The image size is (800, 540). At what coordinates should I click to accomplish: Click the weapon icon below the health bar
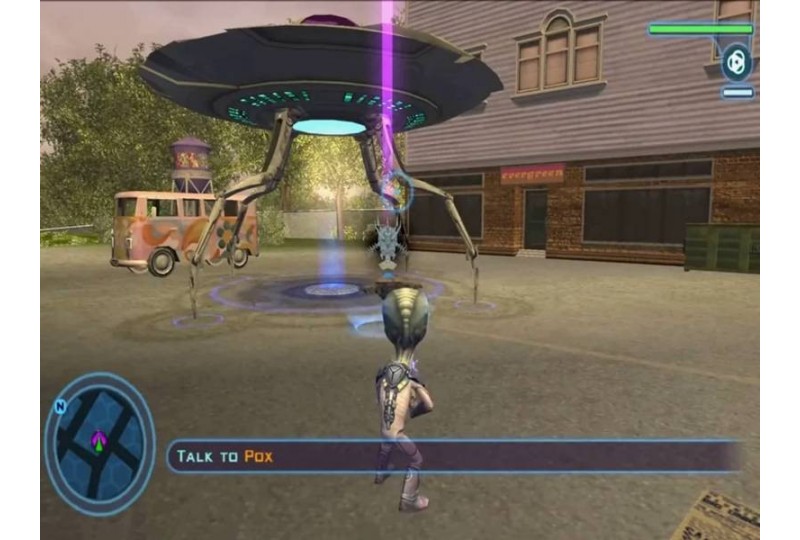coord(737,62)
